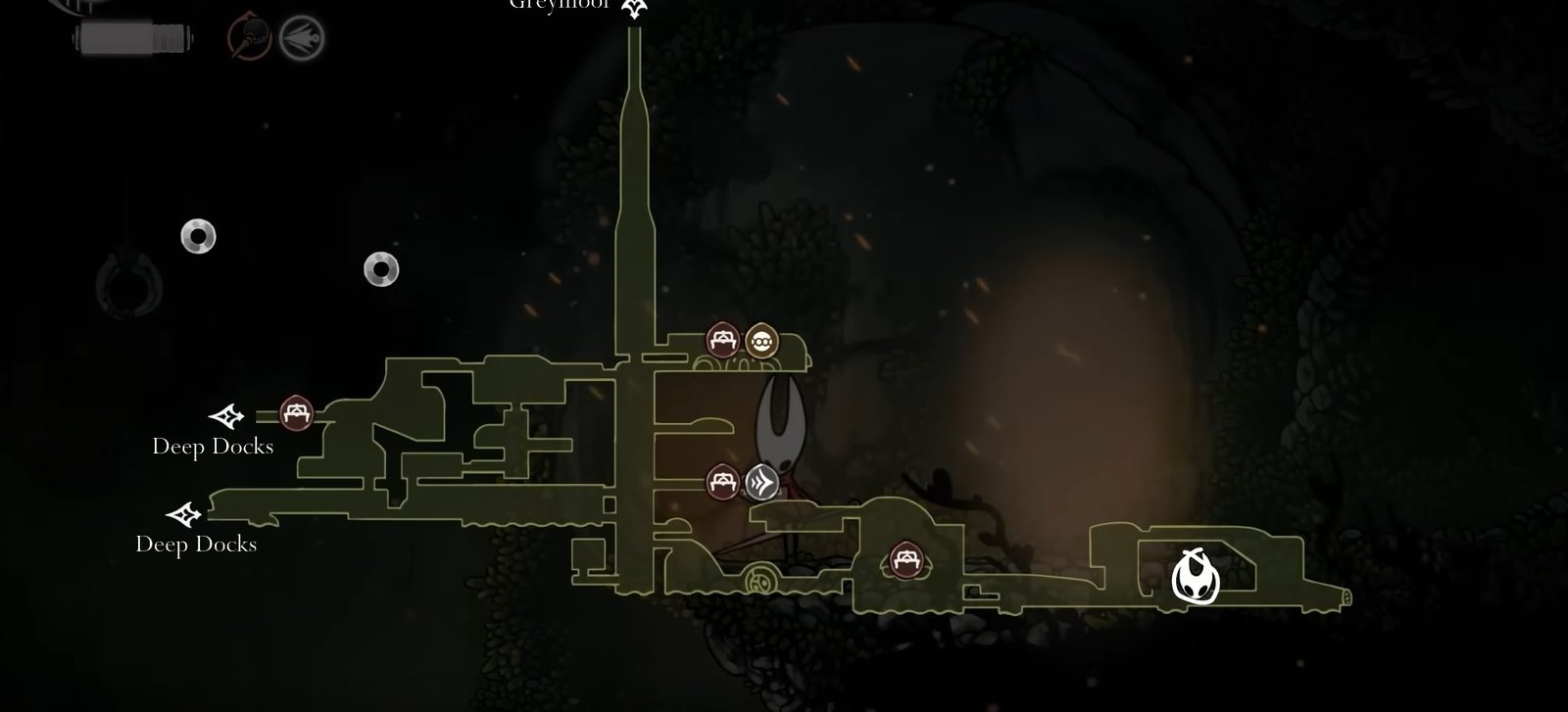Select the lone bench marker nearest Hornet's position icon
The width and height of the screenshot is (1568, 712).
[903, 560]
